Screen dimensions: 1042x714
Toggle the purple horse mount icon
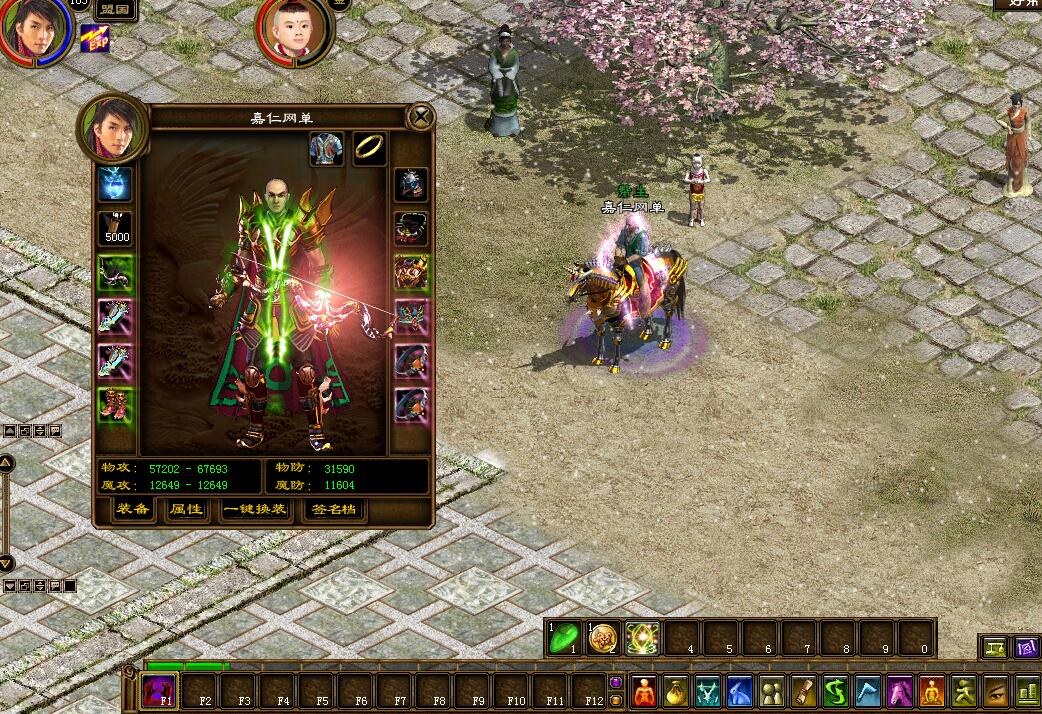click(x=900, y=691)
